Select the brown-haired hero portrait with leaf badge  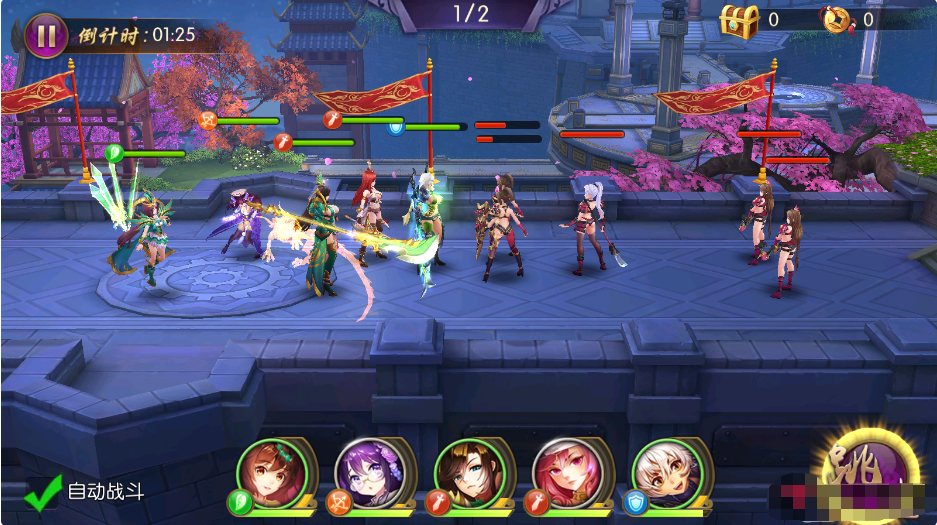(271, 472)
